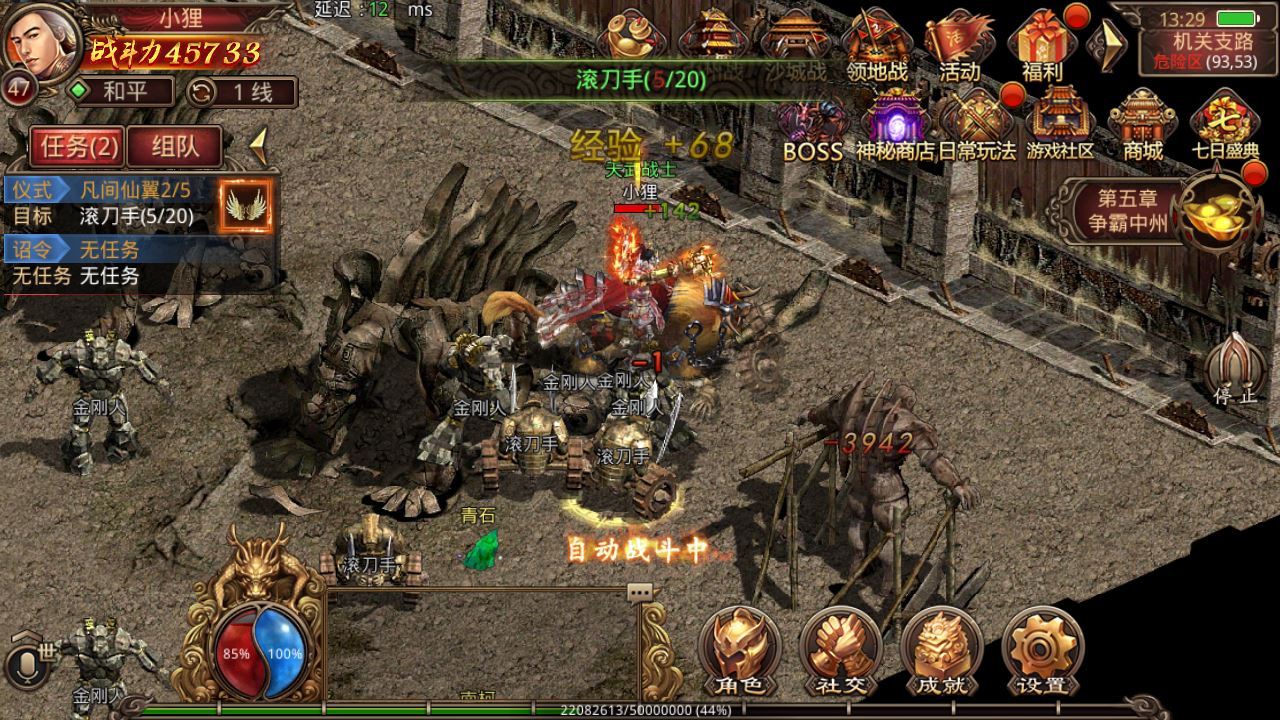Viewport: 1280px width, 720px height.
Task: Open the 活动 events icon
Action: [958, 45]
